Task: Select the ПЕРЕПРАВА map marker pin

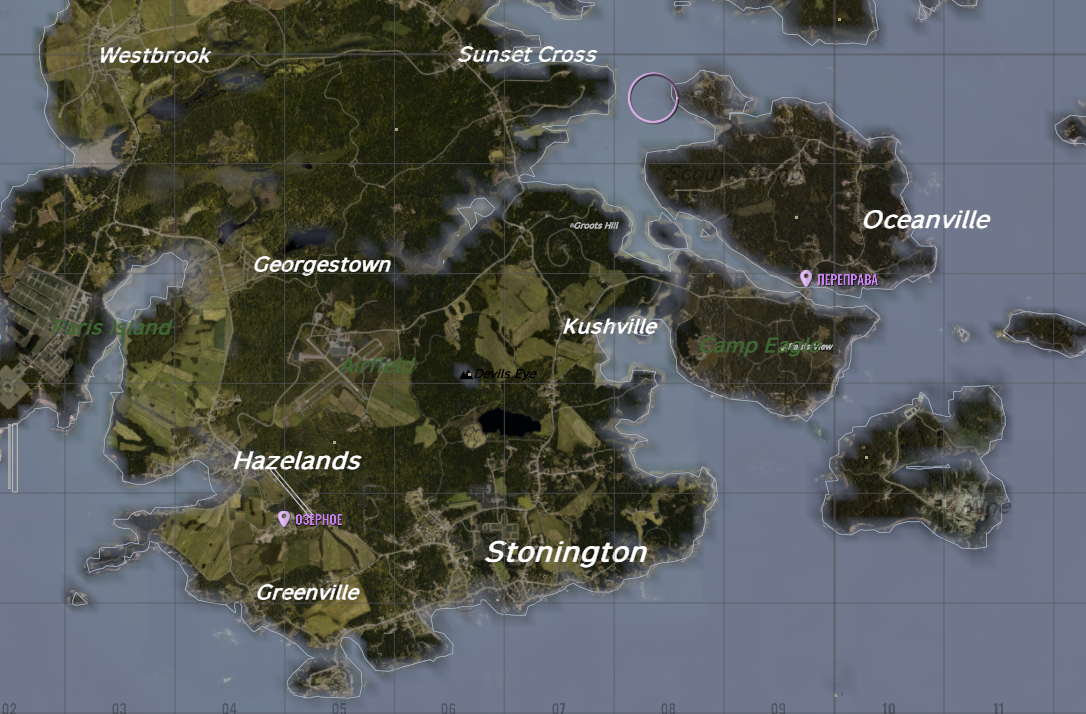Action: tap(805, 278)
